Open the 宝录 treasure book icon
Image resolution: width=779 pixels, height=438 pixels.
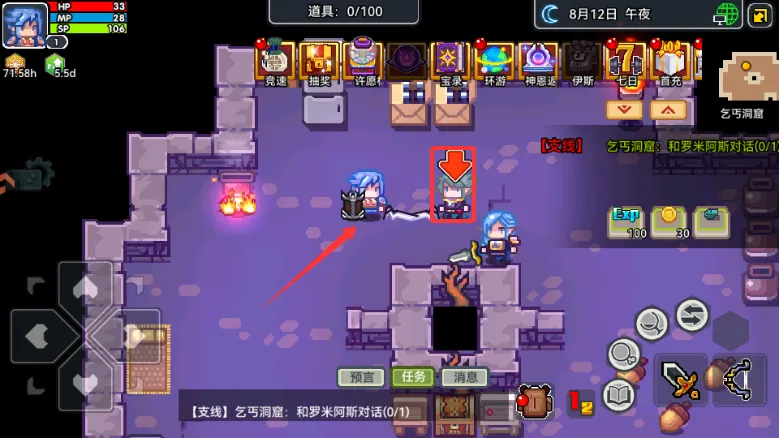(x=450, y=62)
